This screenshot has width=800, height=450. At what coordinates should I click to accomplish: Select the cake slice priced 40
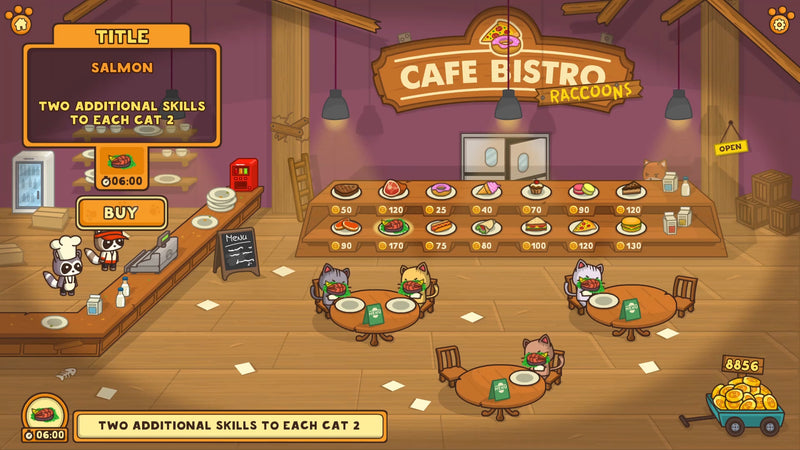tap(487, 190)
